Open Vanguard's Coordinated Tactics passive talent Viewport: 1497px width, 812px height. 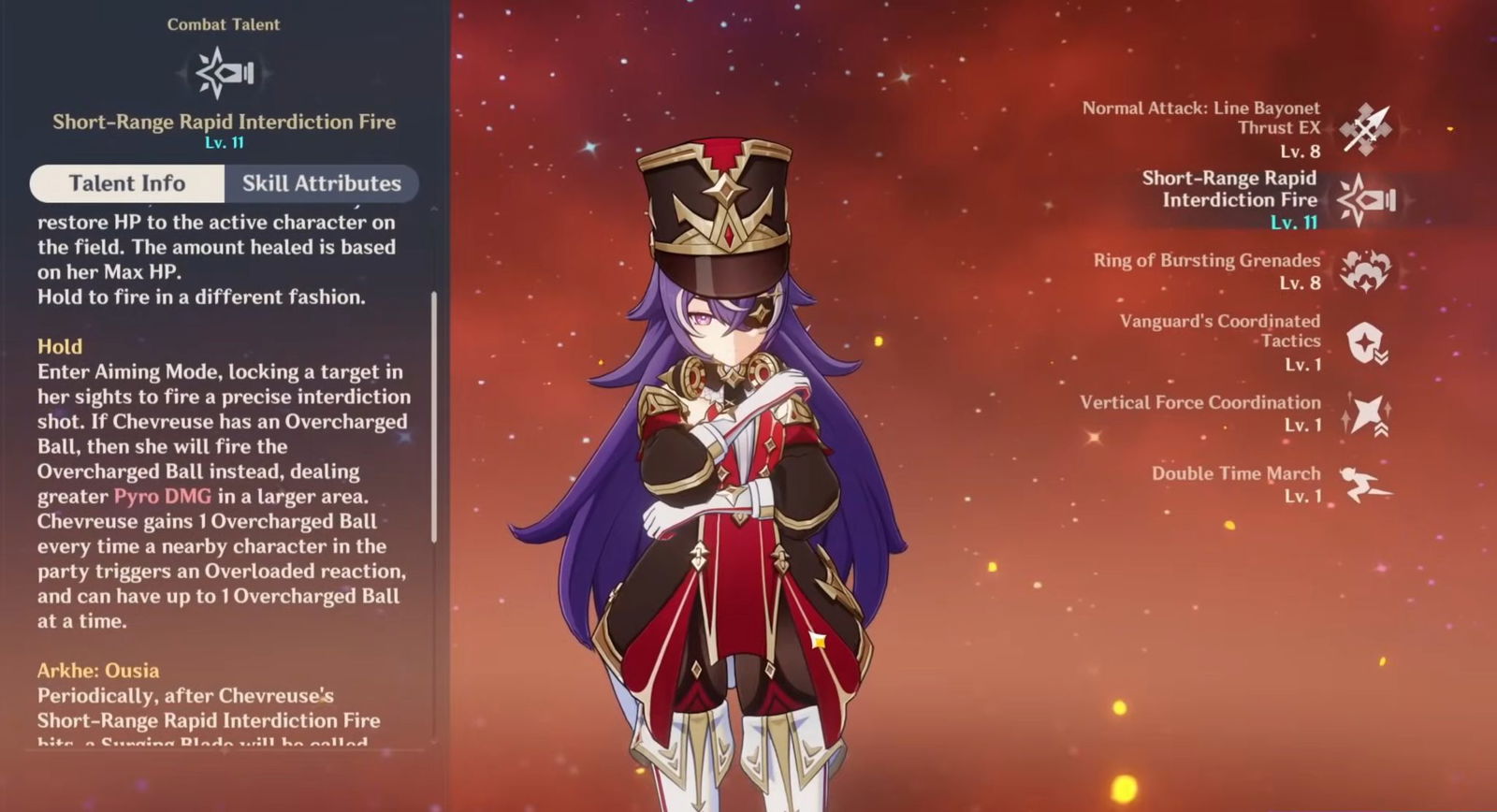point(1366,342)
